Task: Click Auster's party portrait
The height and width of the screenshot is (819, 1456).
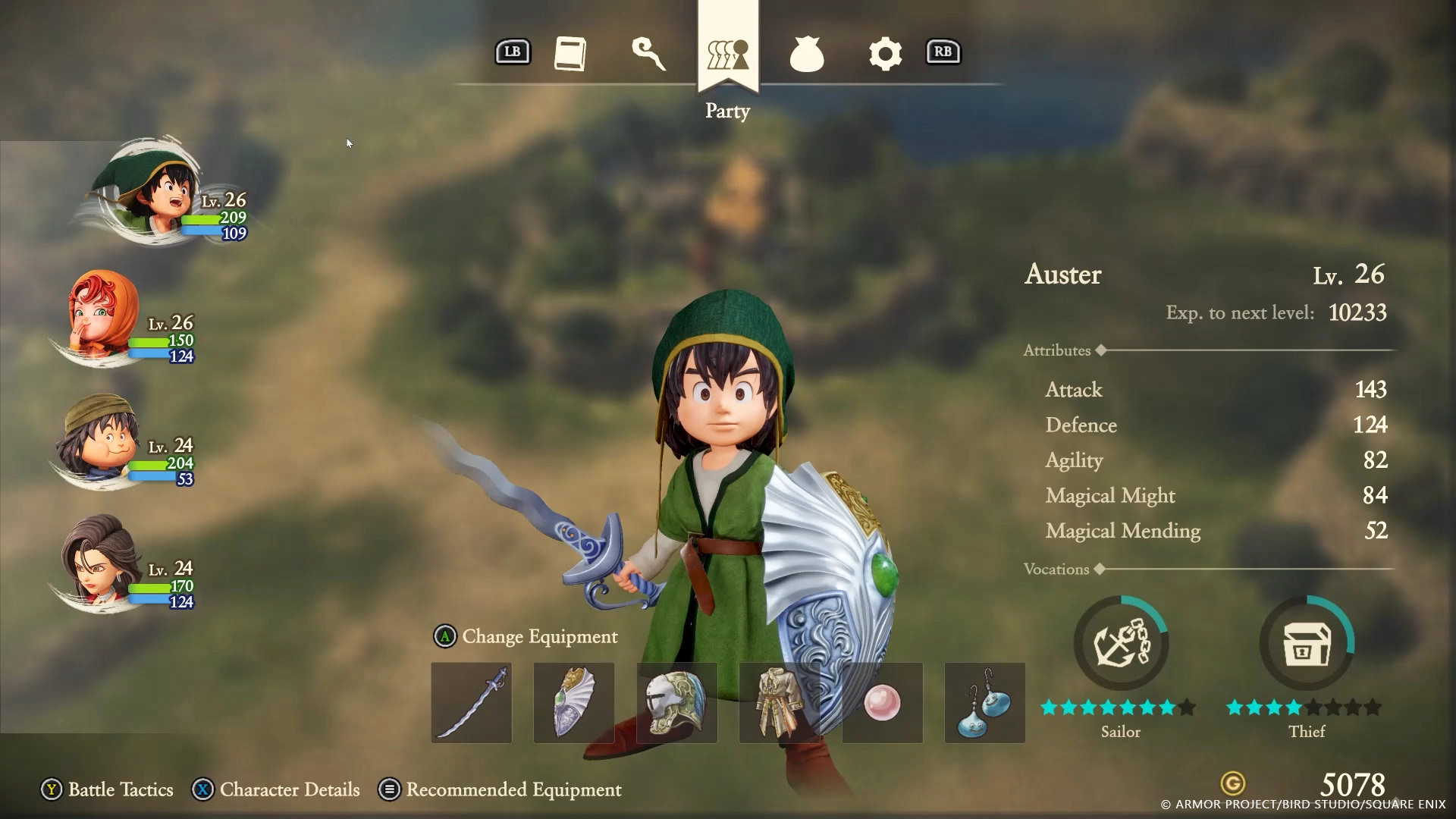Action: coord(148,193)
